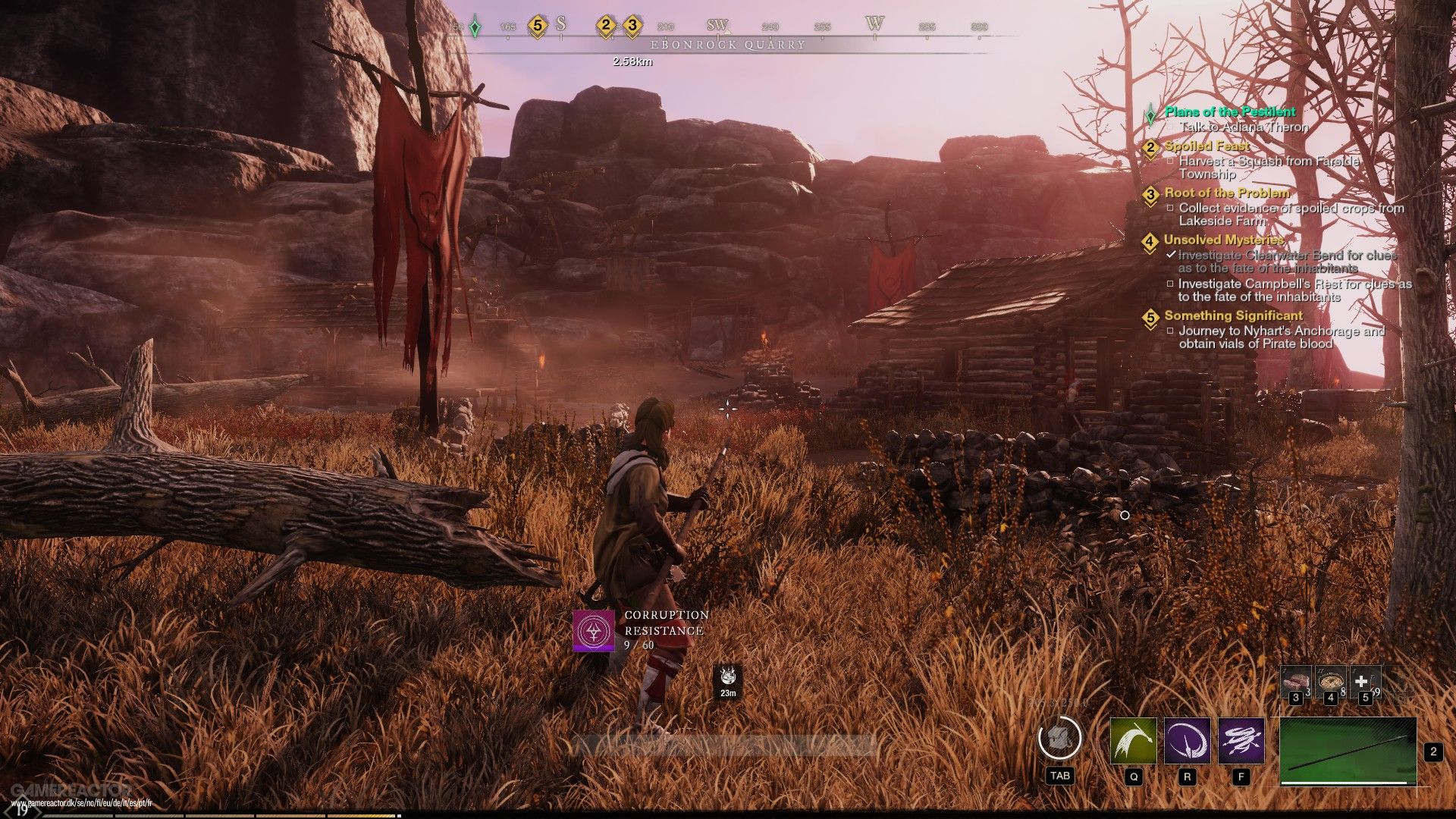Image resolution: width=1456 pixels, height=819 pixels.
Task: Select the Unsolved Mysteries quest tracker entry
Action: [x=1224, y=240]
